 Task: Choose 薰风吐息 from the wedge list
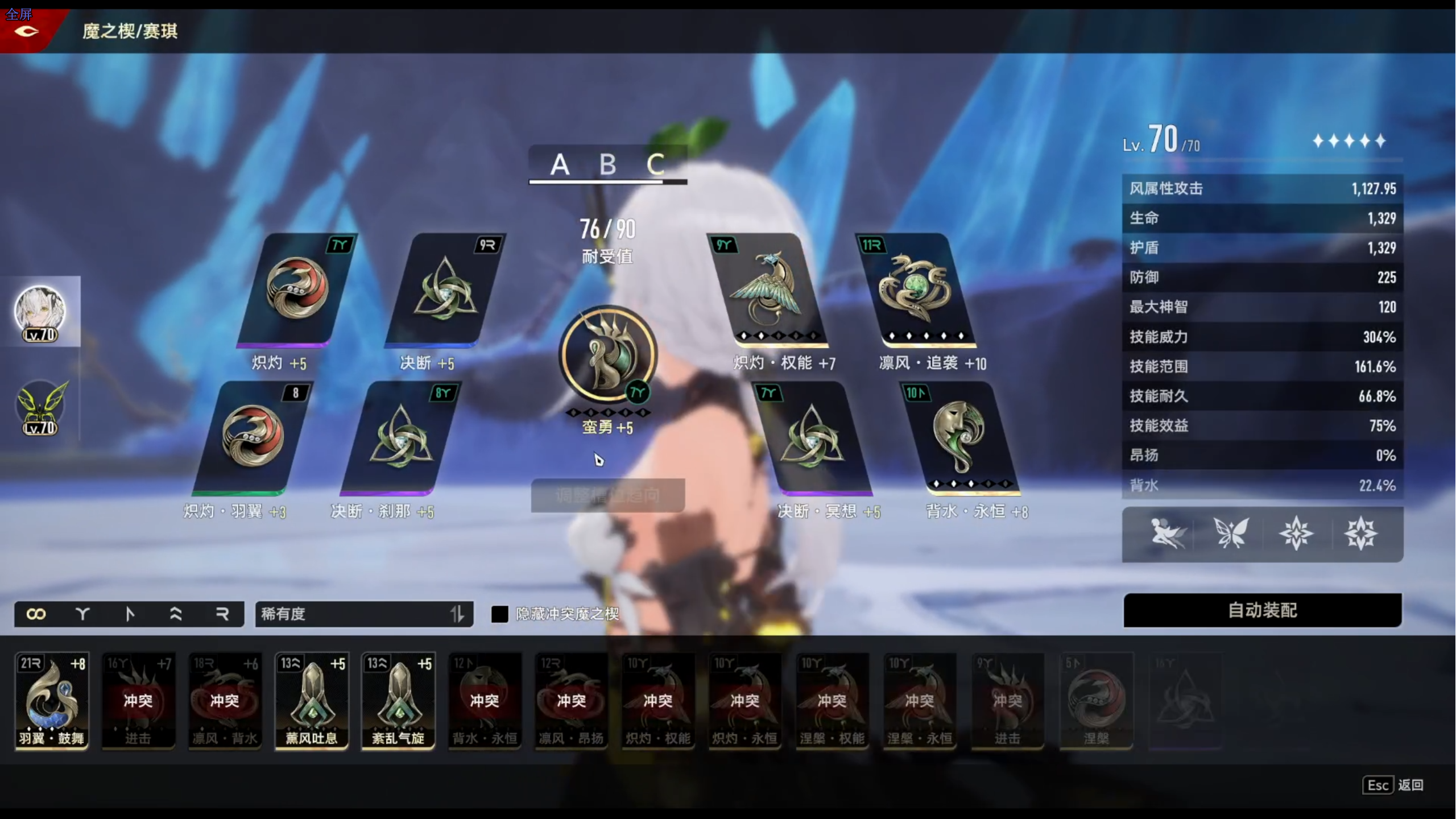pyautogui.click(x=312, y=700)
